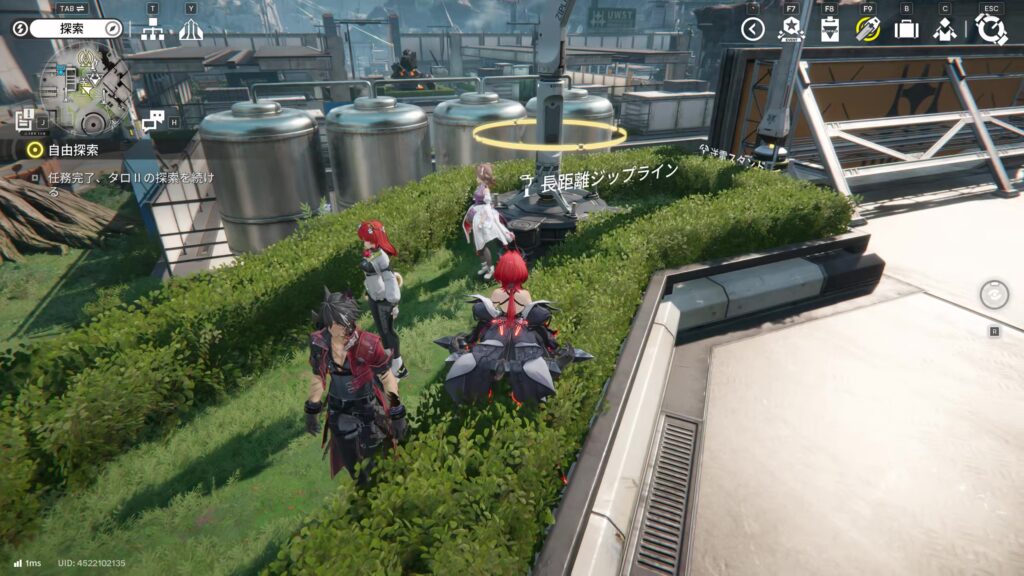Open the main system menu ring icon
The width and height of the screenshot is (1024, 576).
pos(991,29)
